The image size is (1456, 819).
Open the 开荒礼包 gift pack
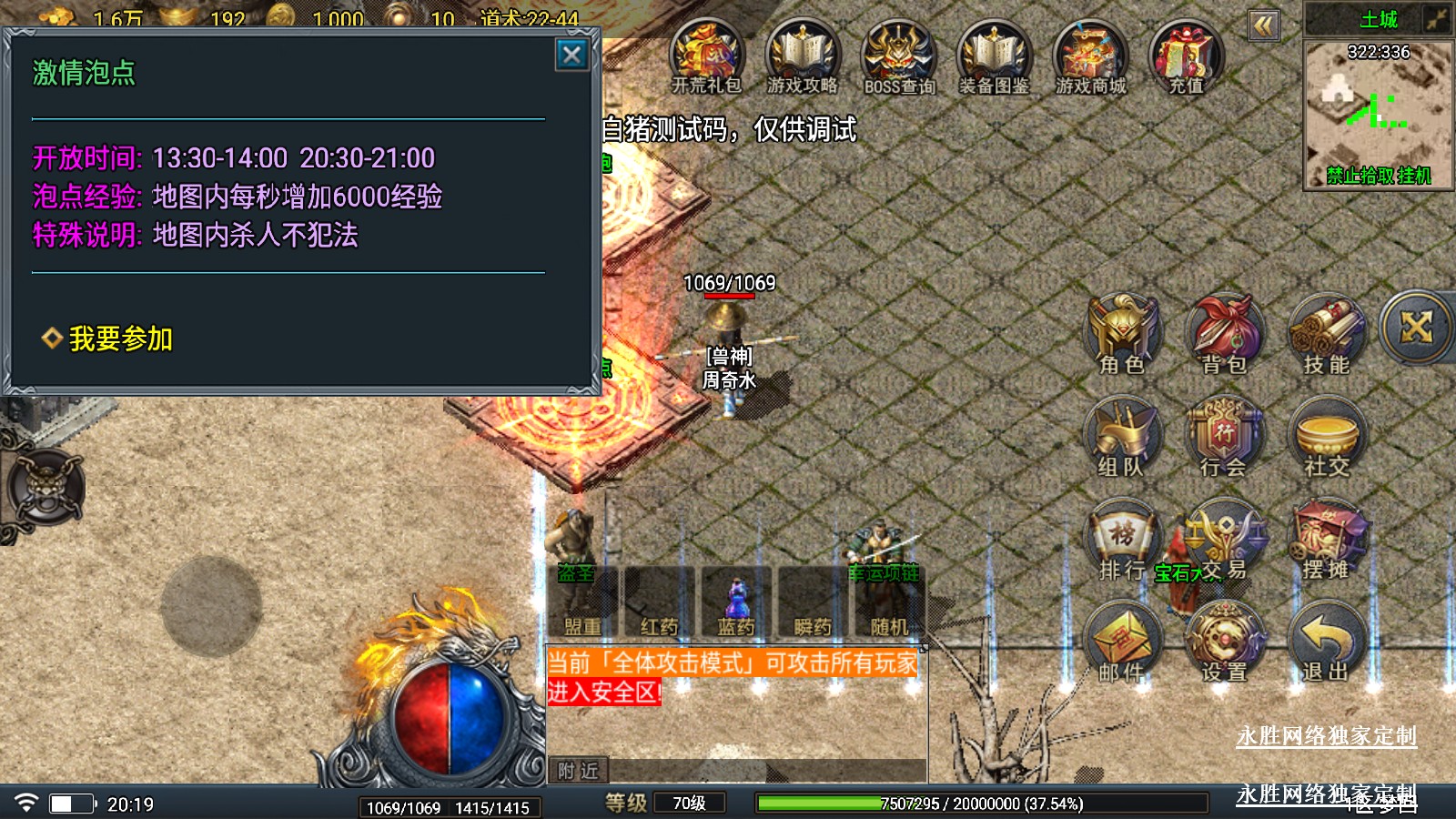[707, 57]
